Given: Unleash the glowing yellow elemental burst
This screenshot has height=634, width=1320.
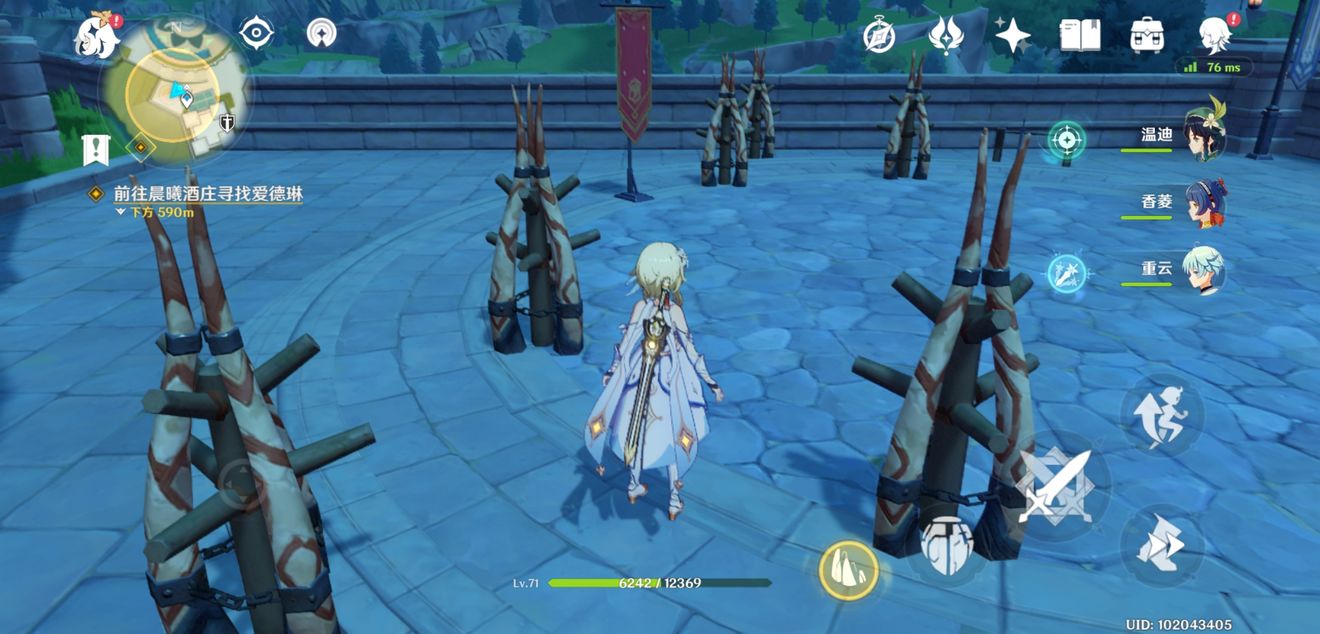Looking at the screenshot, I should tap(848, 571).
